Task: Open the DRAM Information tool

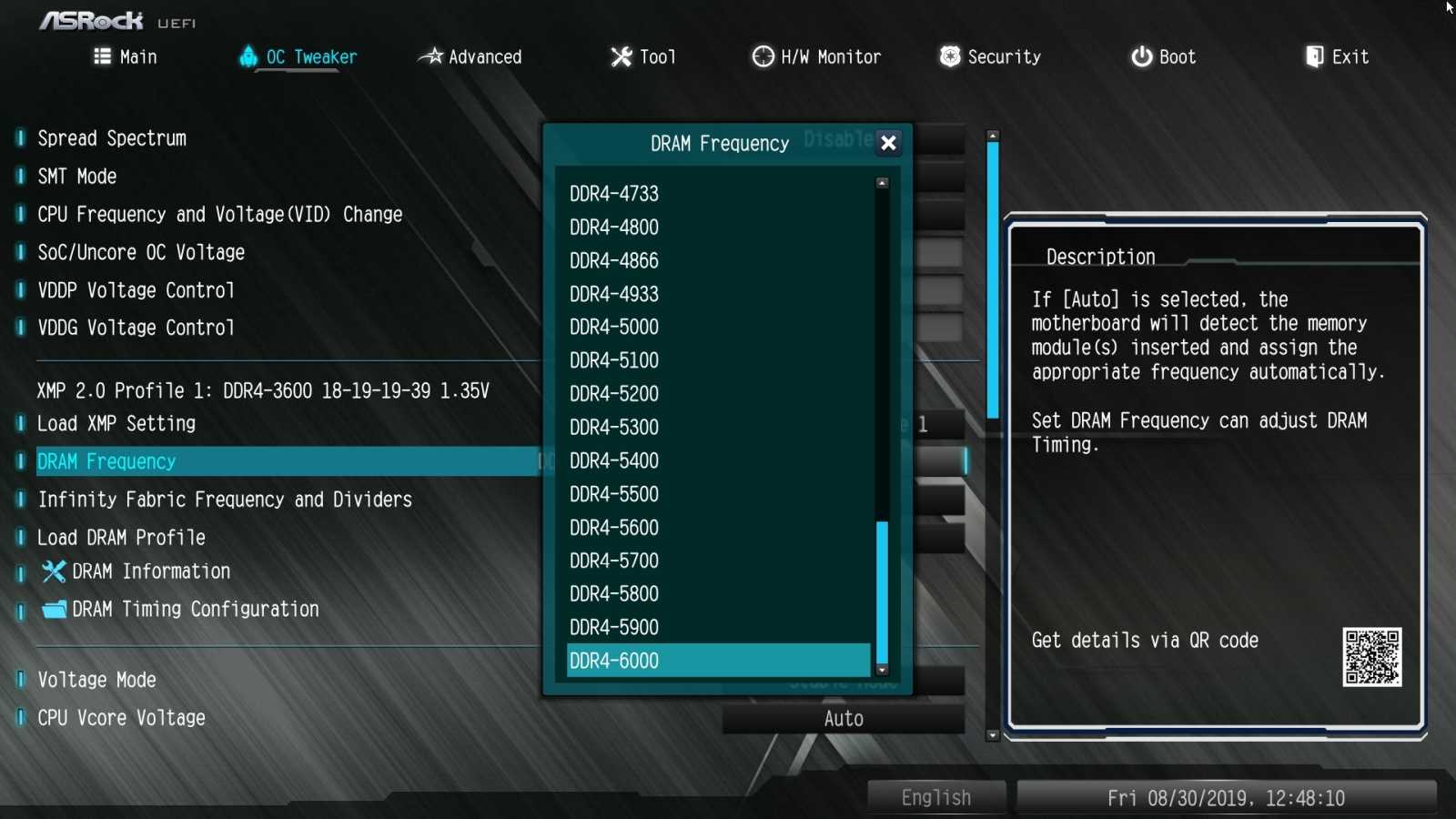Action: point(151,571)
